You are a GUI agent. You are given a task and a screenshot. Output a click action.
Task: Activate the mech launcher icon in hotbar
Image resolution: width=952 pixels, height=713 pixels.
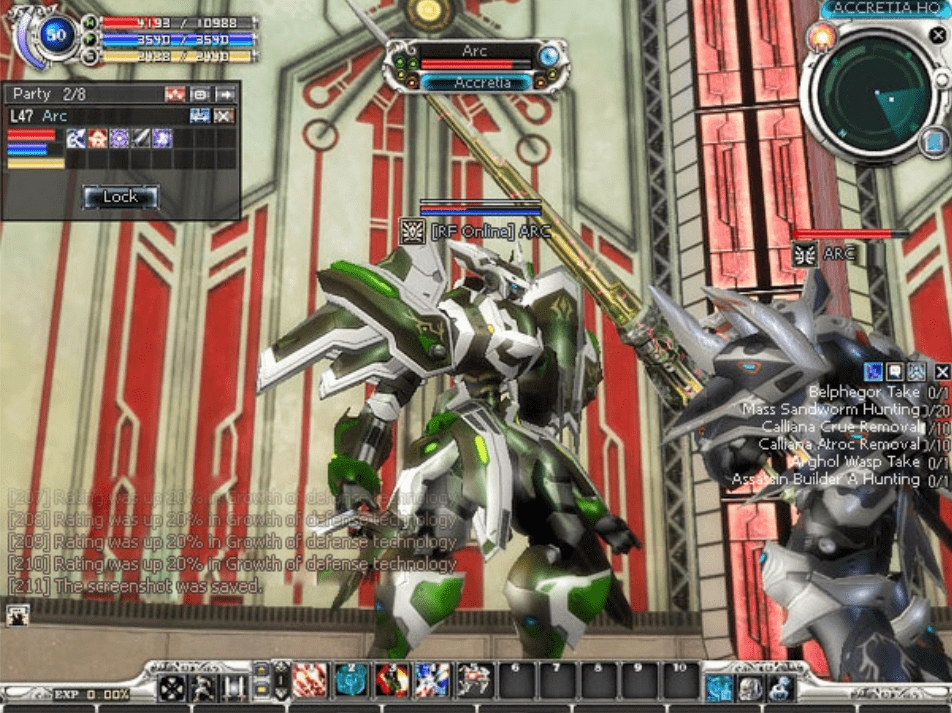point(474,681)
